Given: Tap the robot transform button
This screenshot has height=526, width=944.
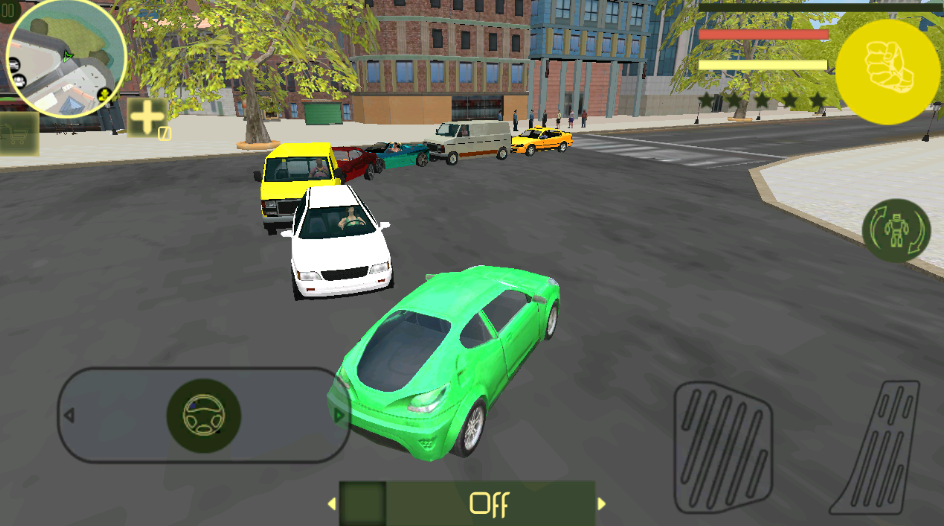Looking at the screenshot, I should tap(896, 231).
